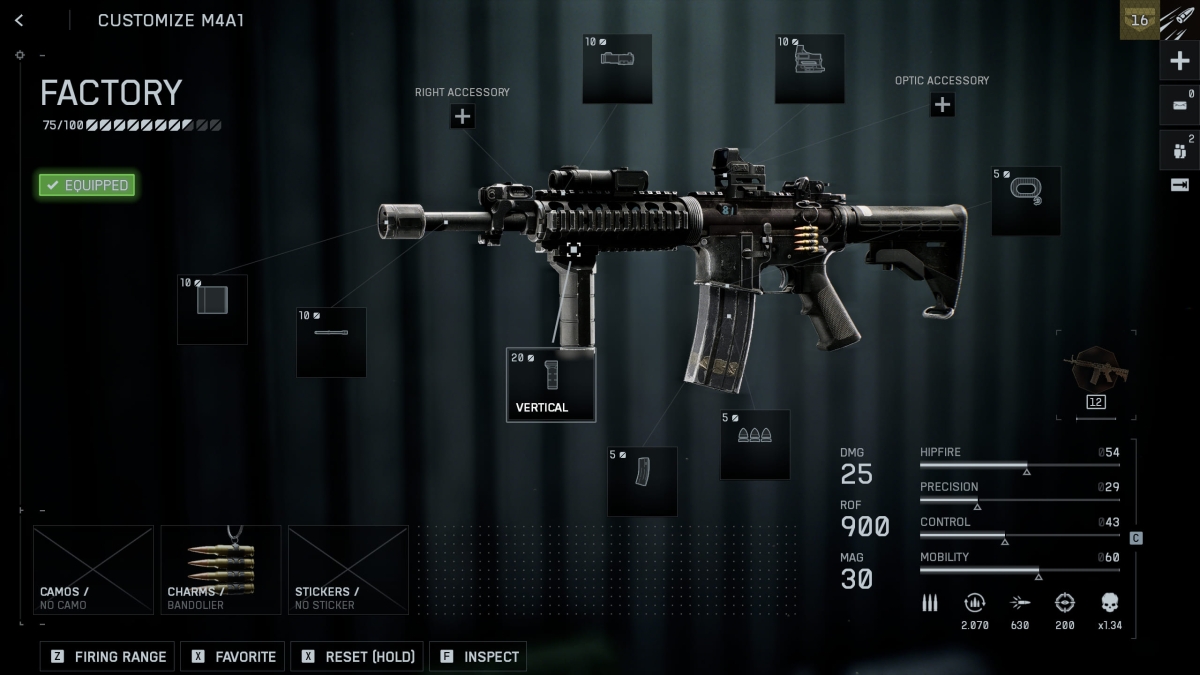This screenshot has width=1200, height=675.
Task: Open the Camos customization tile
Action: (x=93, y=570)
